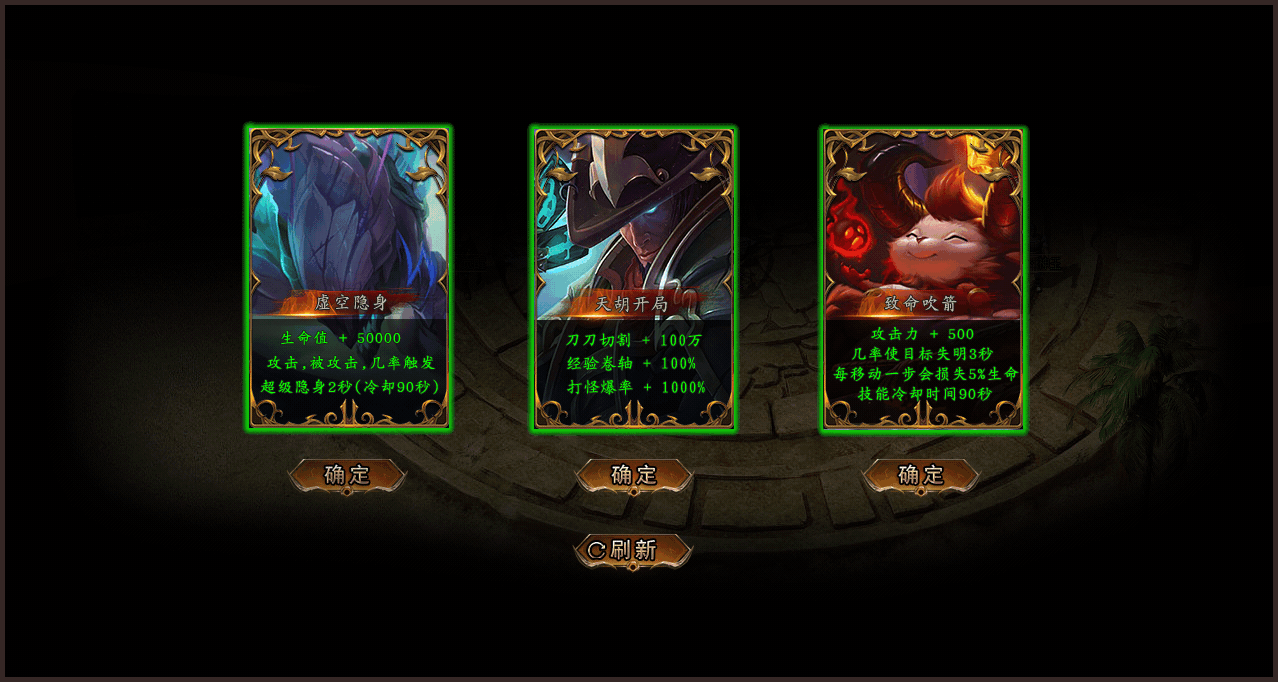Confirm the 虚空隐身 card with 确定
Image resolution: width=1278 pixels, height=682 pixels.
pyautogui.click(x=347, y=475)
